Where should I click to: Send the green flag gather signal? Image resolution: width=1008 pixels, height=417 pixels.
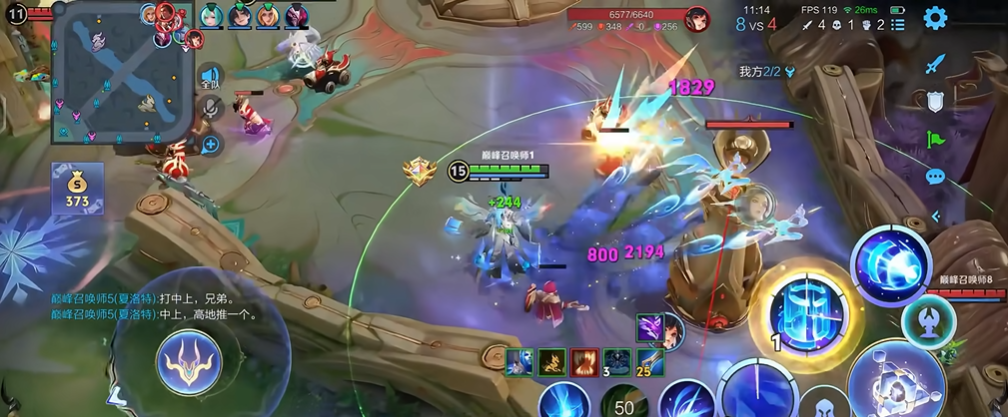click(x=935, y=139)
